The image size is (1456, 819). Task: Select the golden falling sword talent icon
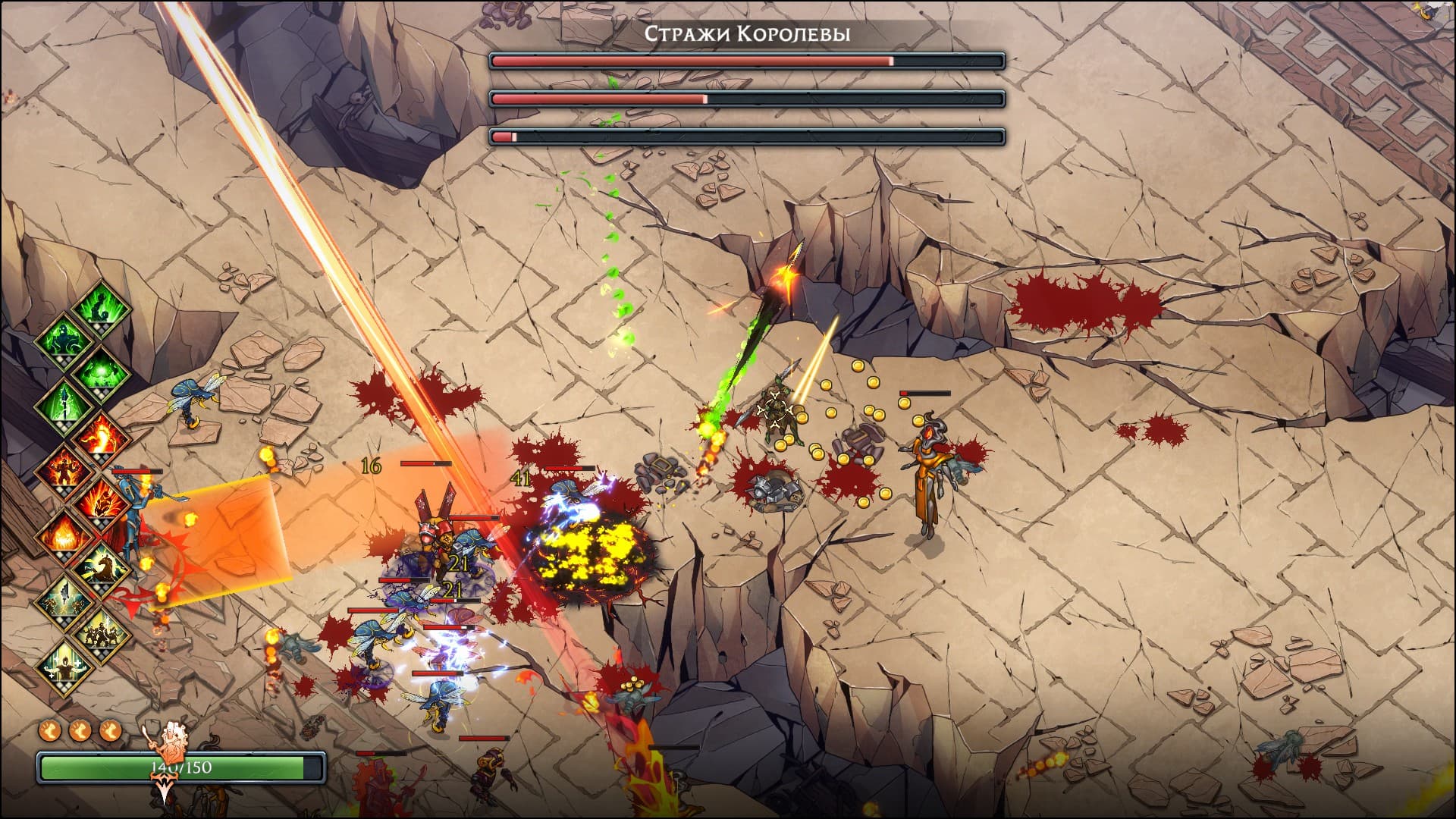[64, 598]
